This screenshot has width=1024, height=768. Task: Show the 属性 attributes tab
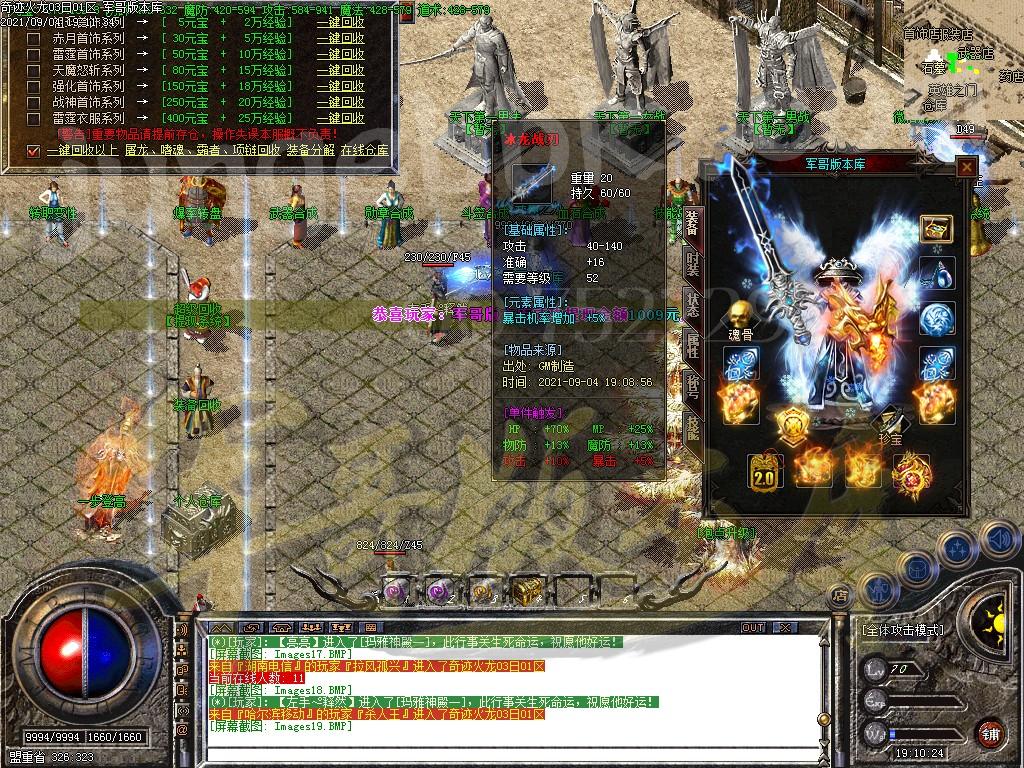point(693,346)
